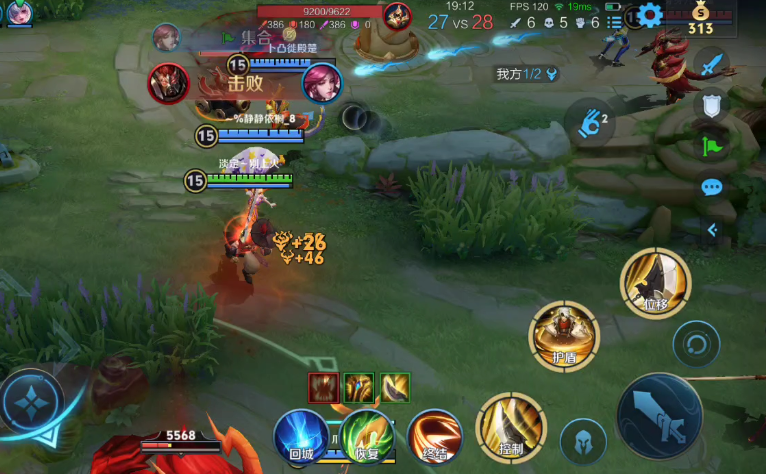Screen dimensions: 766x474
Task: Open the chat bubble quick messages
Action: pyautogui.click(x=711, y=187)
